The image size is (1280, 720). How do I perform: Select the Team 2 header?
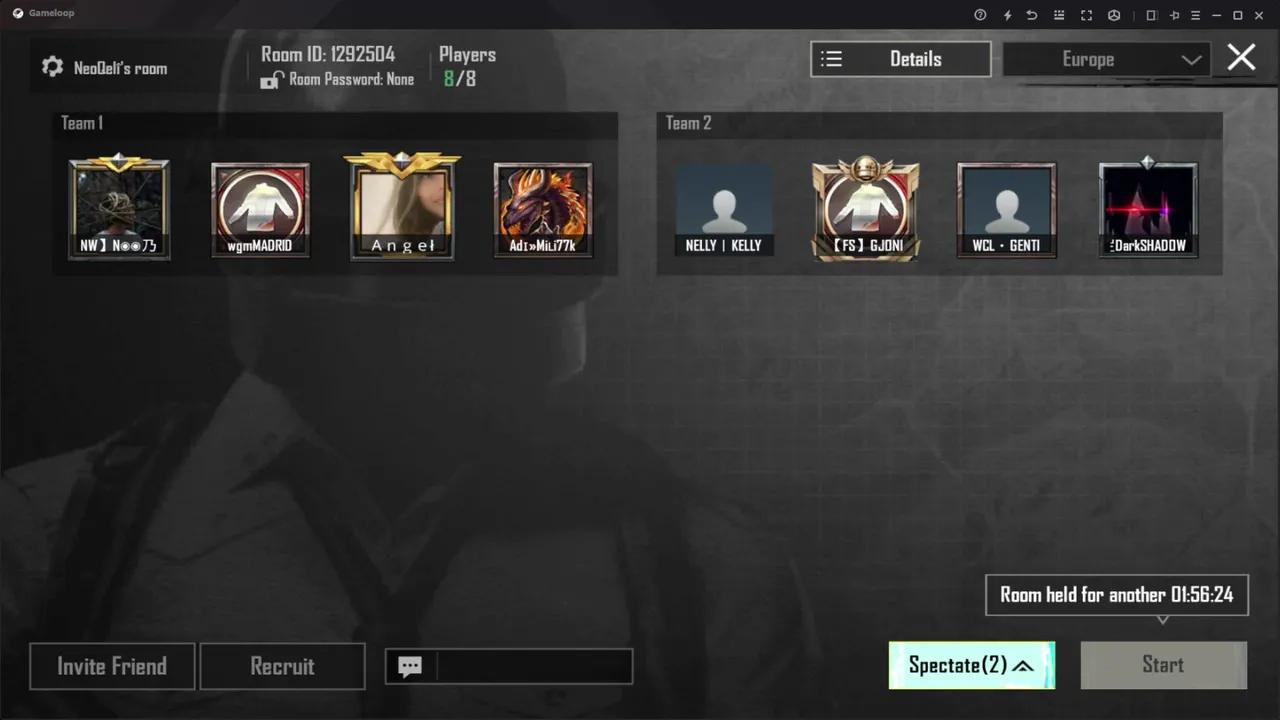pos(688,123)
